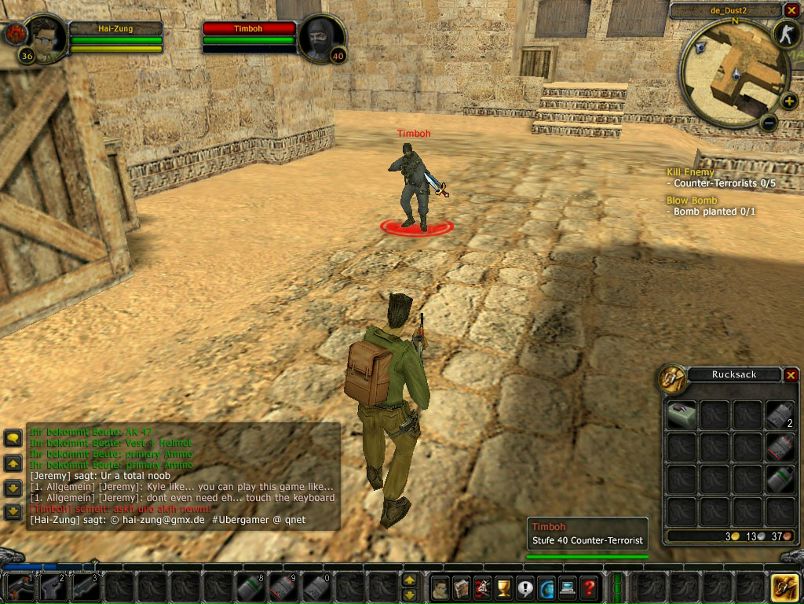
Task: Pick the green-striped grenade in Rucksack
Action: point(780,479)
